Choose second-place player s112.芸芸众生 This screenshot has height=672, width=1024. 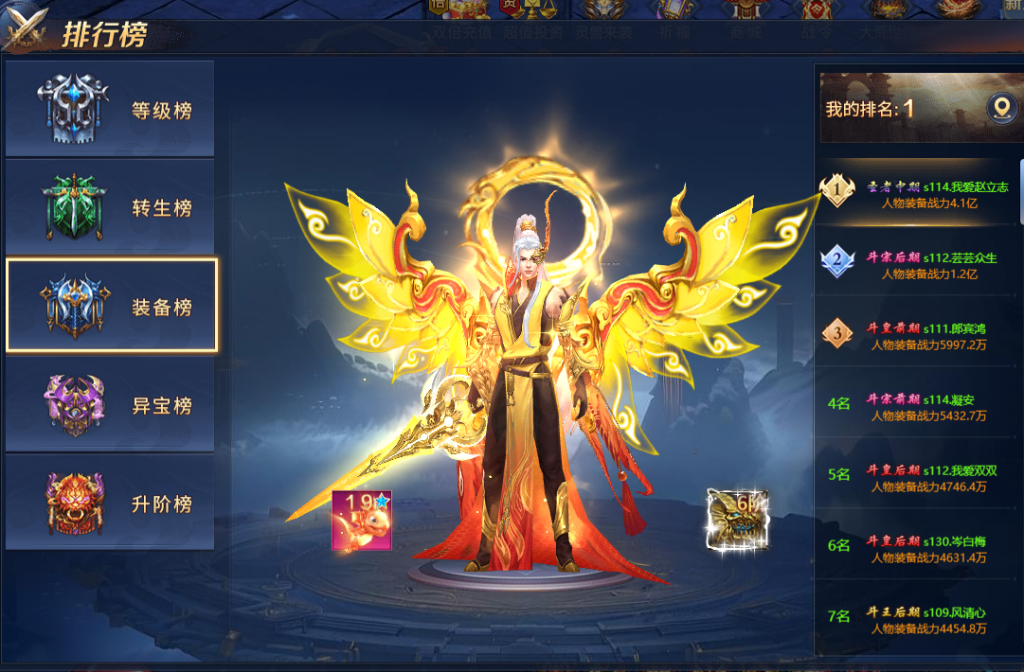click(920, 265)
